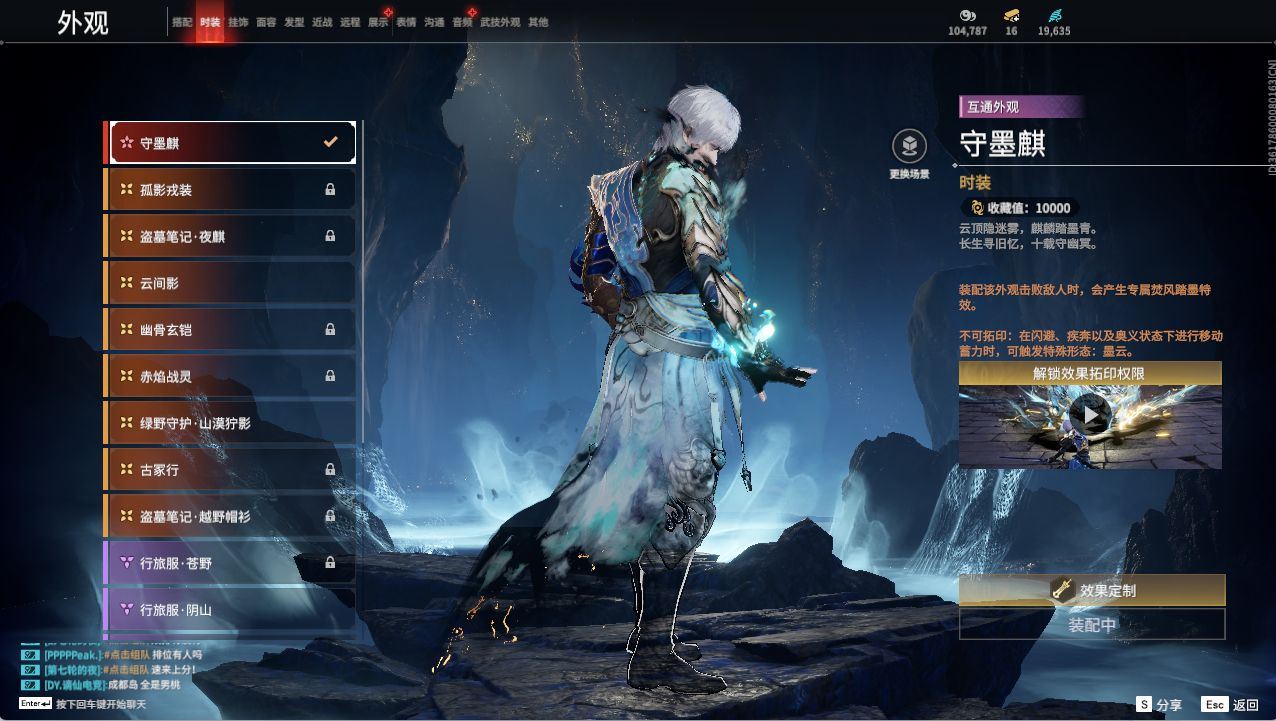Select 盗墓笔记·夜麒 in the outfit list
1276x721 pixels.
(x=232, y=237)
